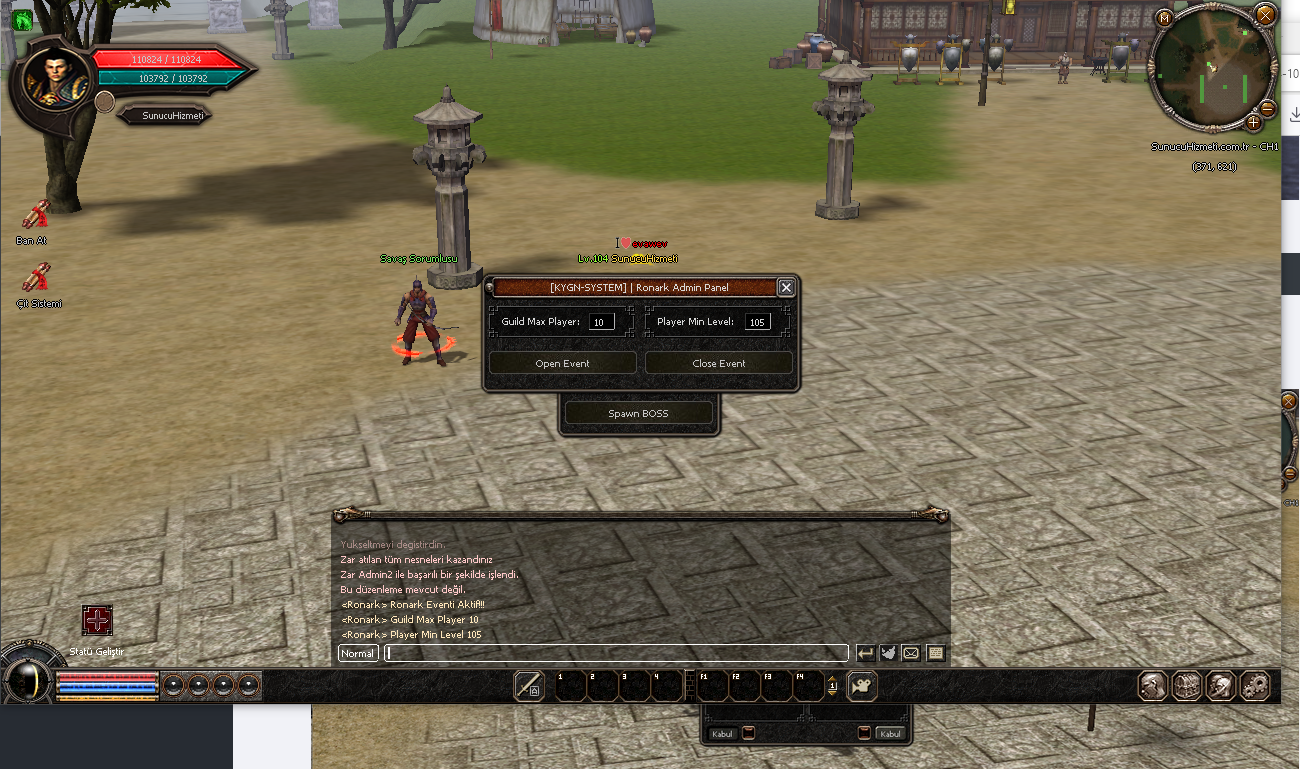Change the Normal chat mode button
The height and width of the screenshot is (769, 1300).
pos(357,654)
